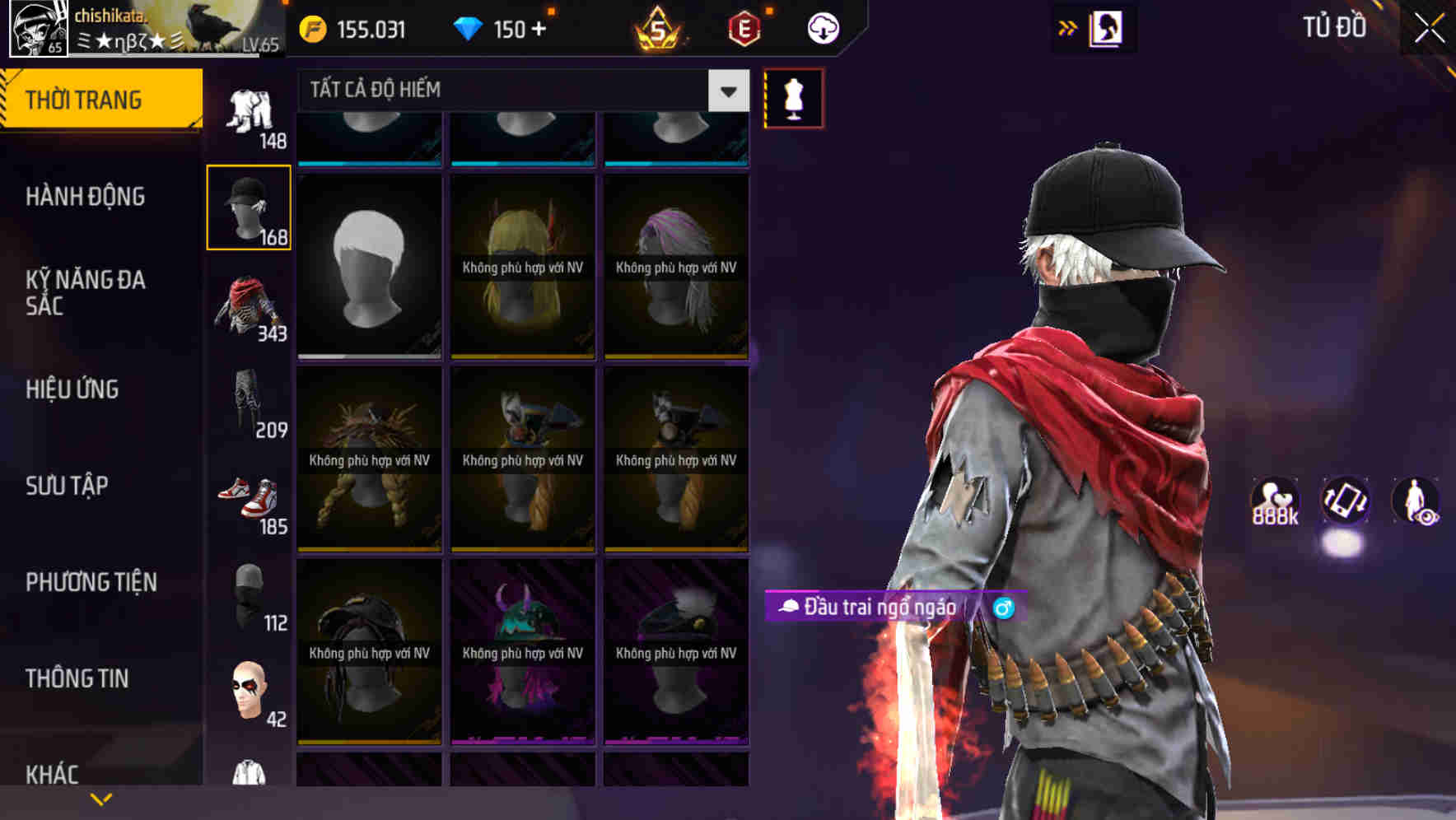Open the black cap category icon
The height and width of the screenshot is (820, 1456).
[x=250, y=206]
